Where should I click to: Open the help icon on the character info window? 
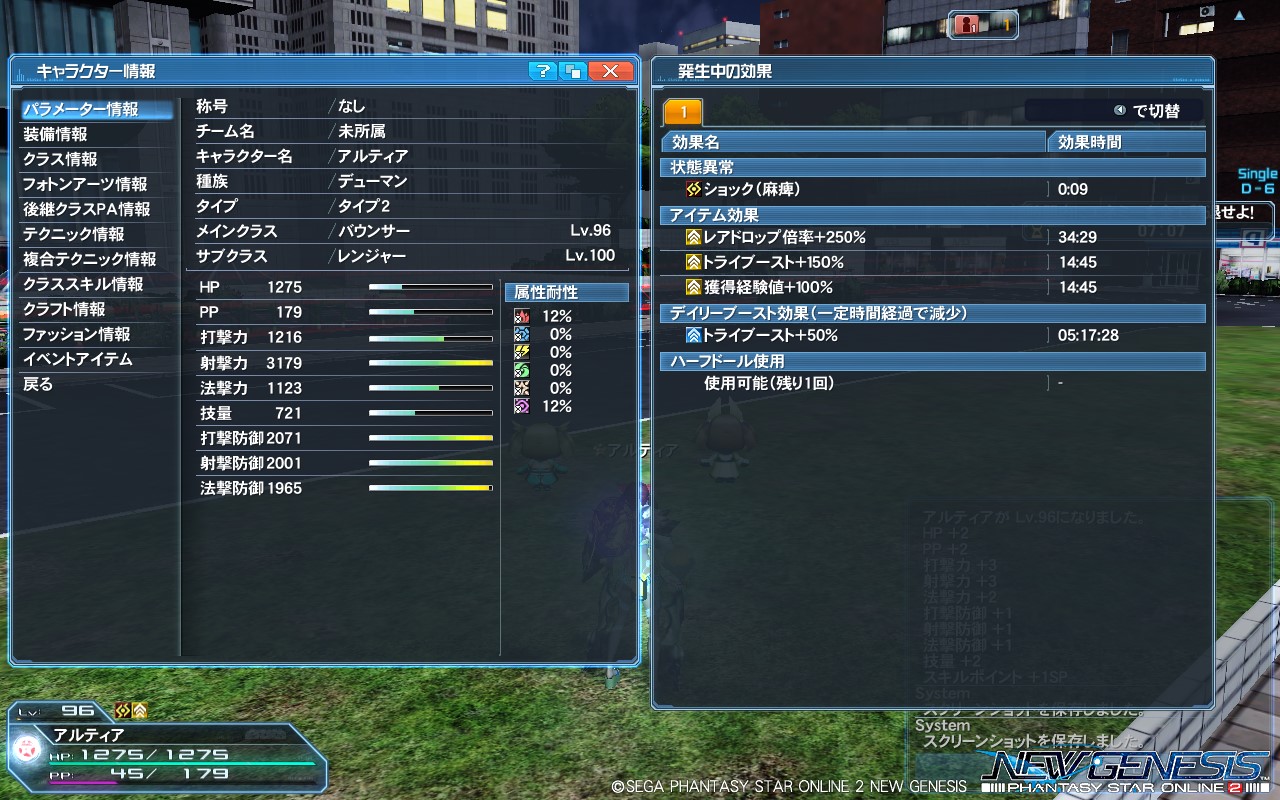[542, 71]
